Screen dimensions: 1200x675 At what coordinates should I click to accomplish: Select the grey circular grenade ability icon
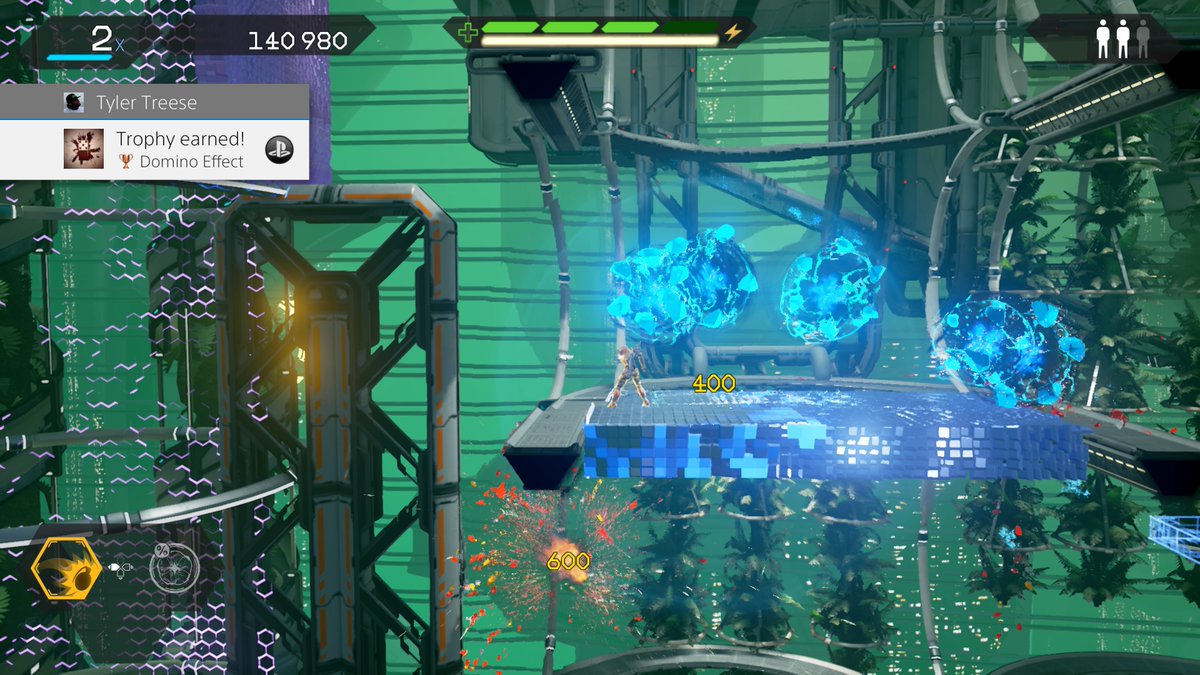(x=174, y=567)
